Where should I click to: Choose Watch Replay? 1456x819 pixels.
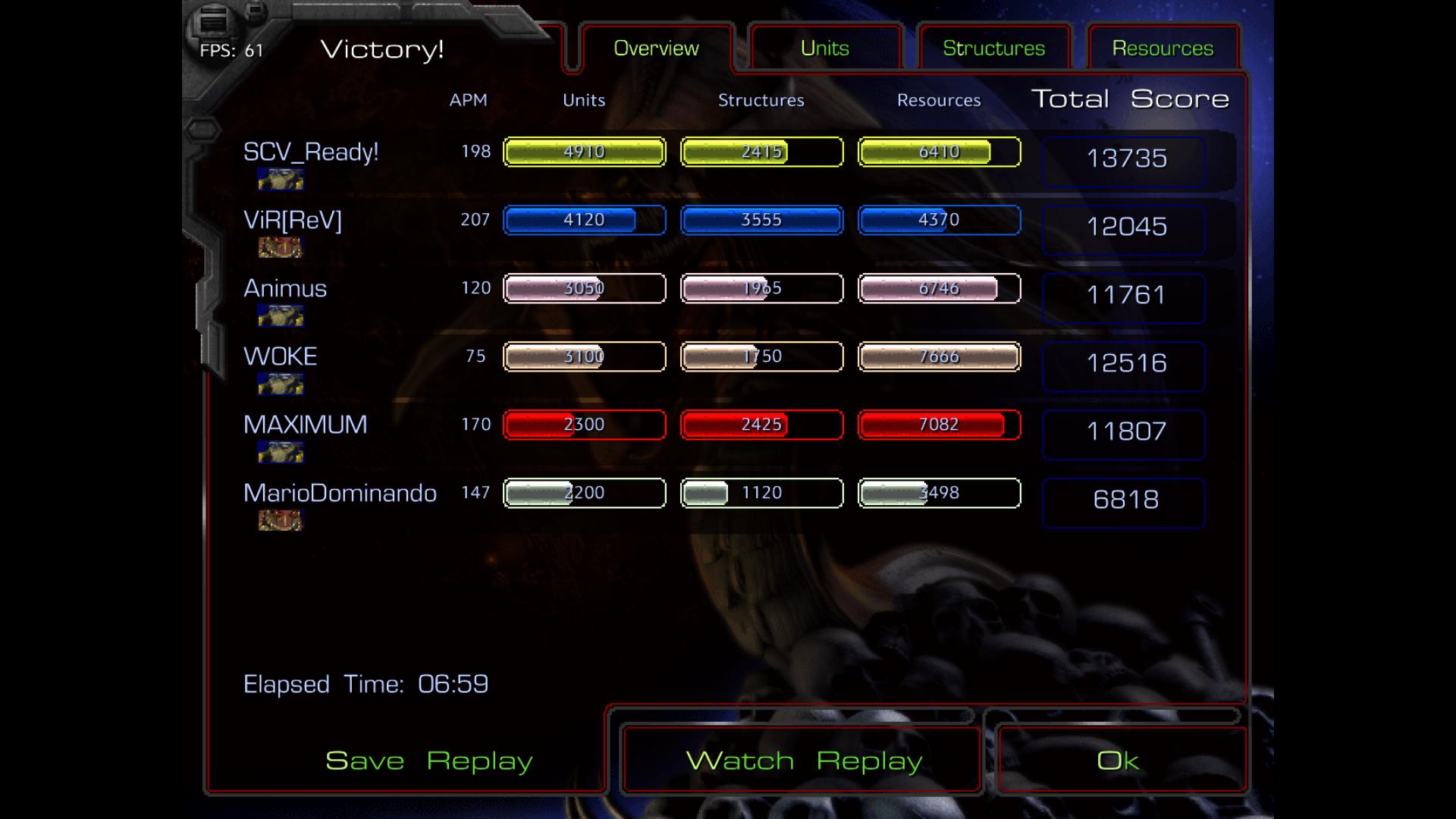tap(803, 761)
